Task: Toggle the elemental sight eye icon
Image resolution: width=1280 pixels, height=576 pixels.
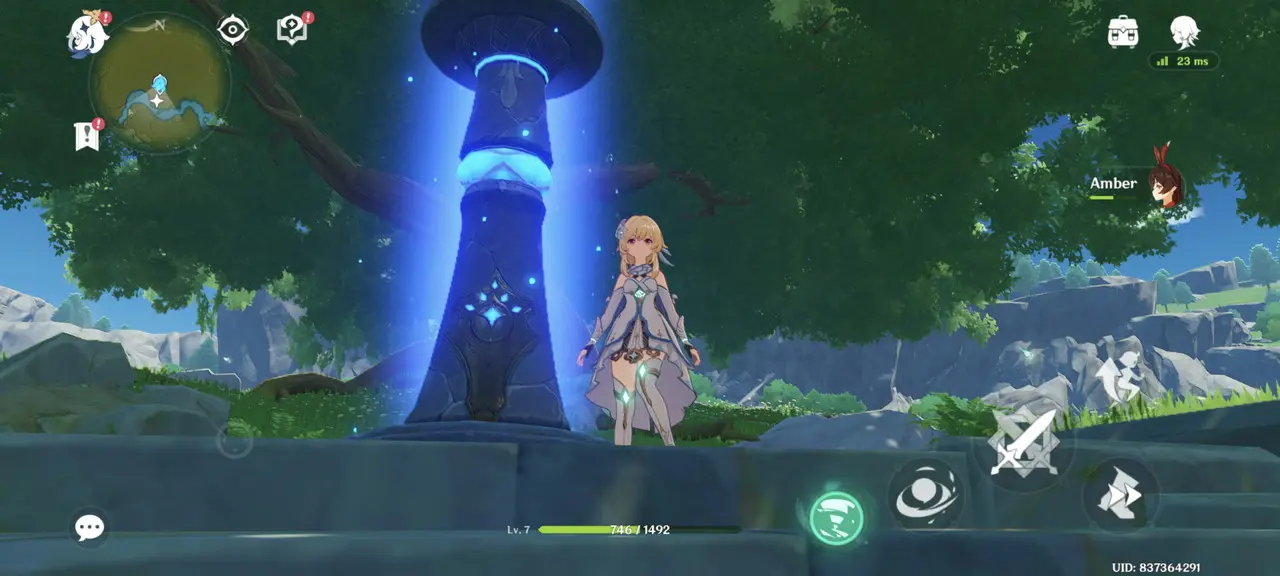Action: 233,30
